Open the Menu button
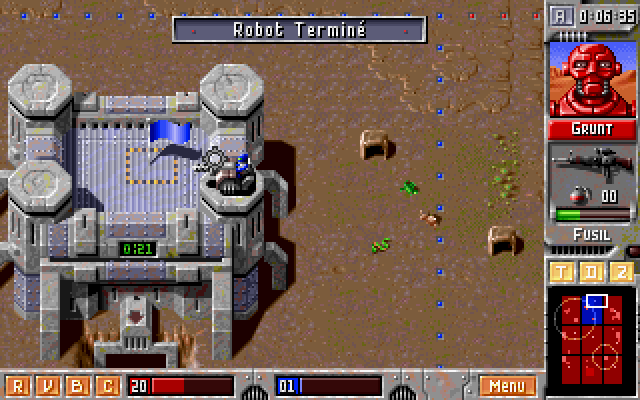 point(507,386)
